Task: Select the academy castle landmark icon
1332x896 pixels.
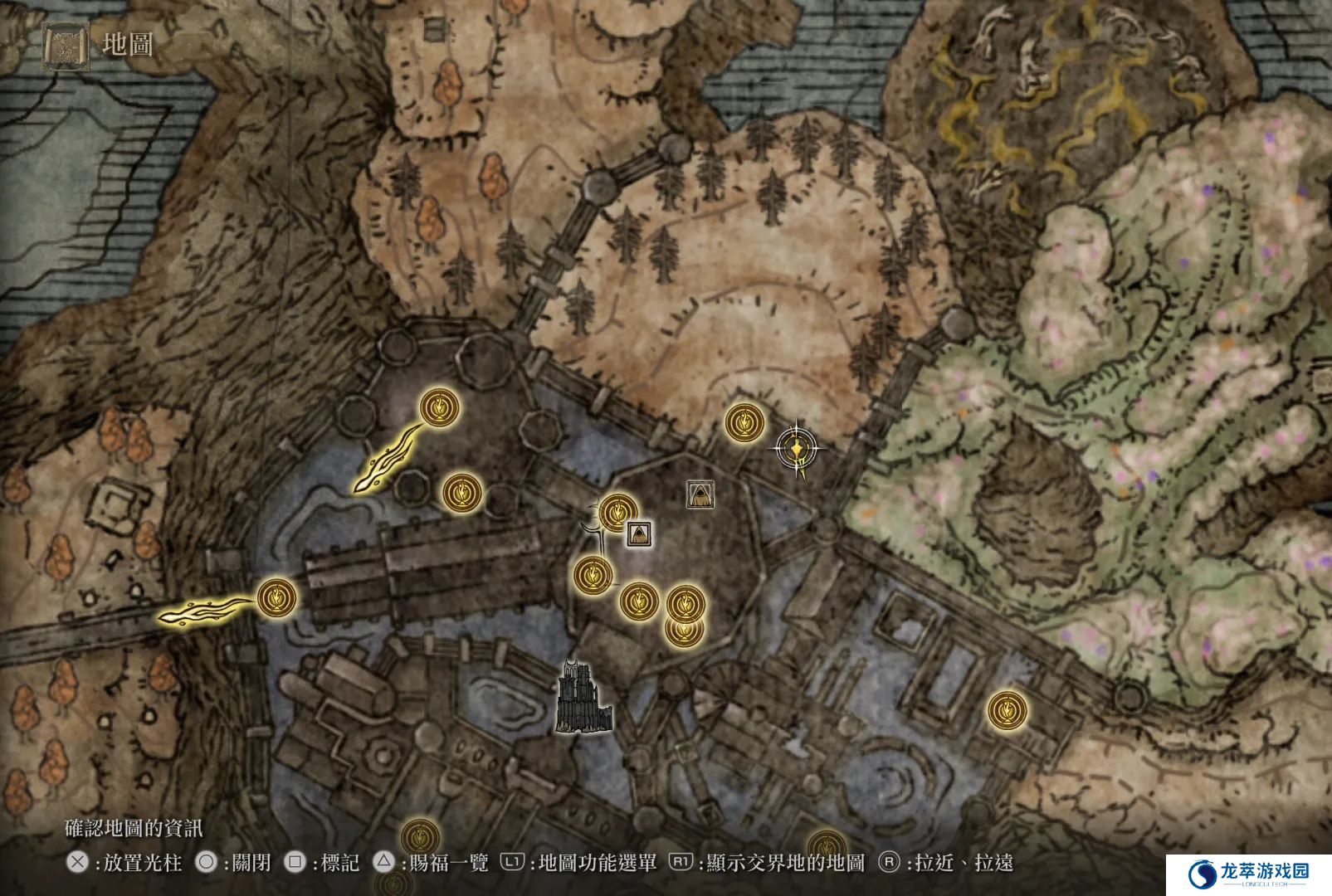Action: tap(583, 698)
